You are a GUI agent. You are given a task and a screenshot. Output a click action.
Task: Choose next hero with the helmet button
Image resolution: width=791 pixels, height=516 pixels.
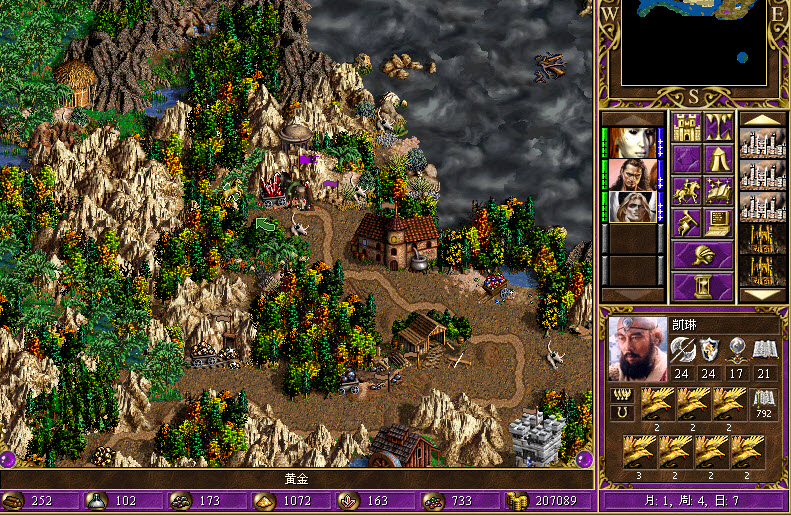(x=702, y=254)
